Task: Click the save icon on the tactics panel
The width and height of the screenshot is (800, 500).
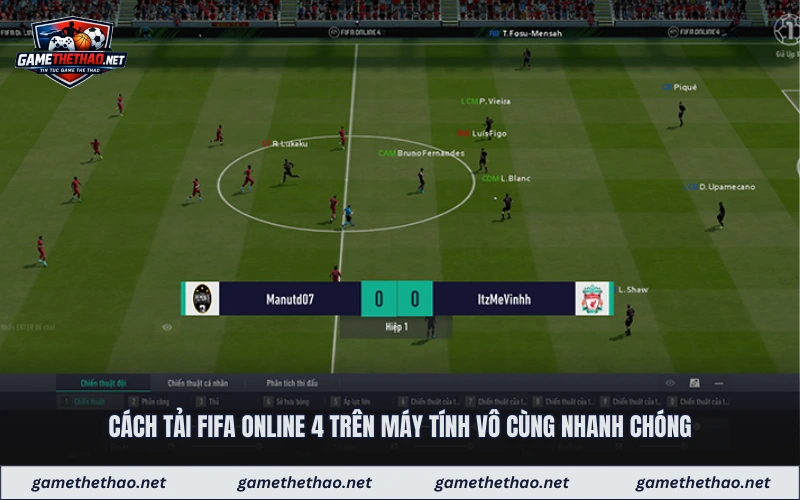Action: click(695, 383)
